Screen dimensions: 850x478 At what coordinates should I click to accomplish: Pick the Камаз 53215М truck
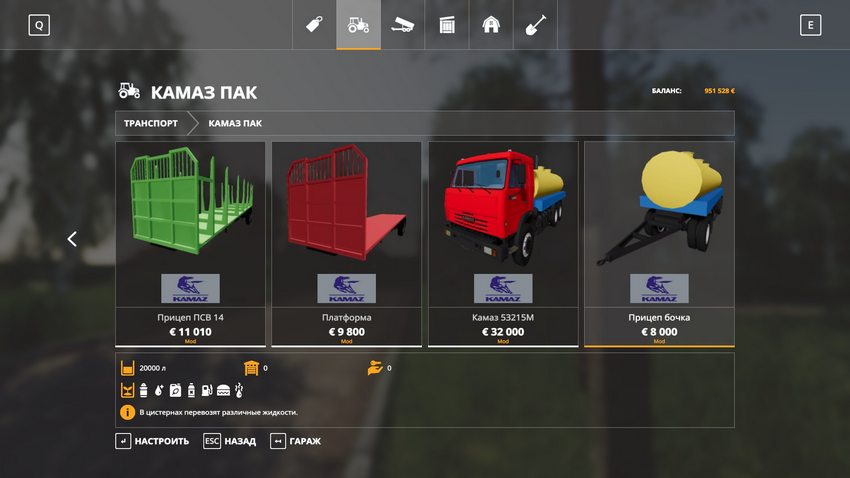(x=503, y=243)
